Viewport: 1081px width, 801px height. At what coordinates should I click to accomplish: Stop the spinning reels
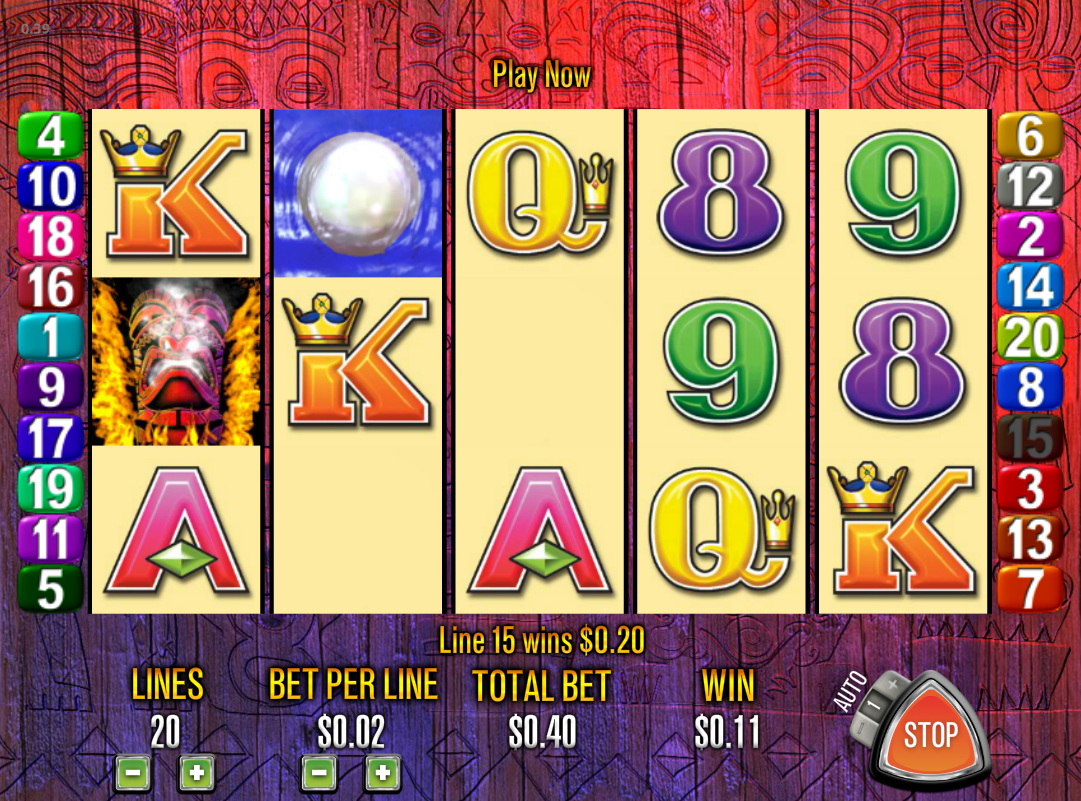930,735
